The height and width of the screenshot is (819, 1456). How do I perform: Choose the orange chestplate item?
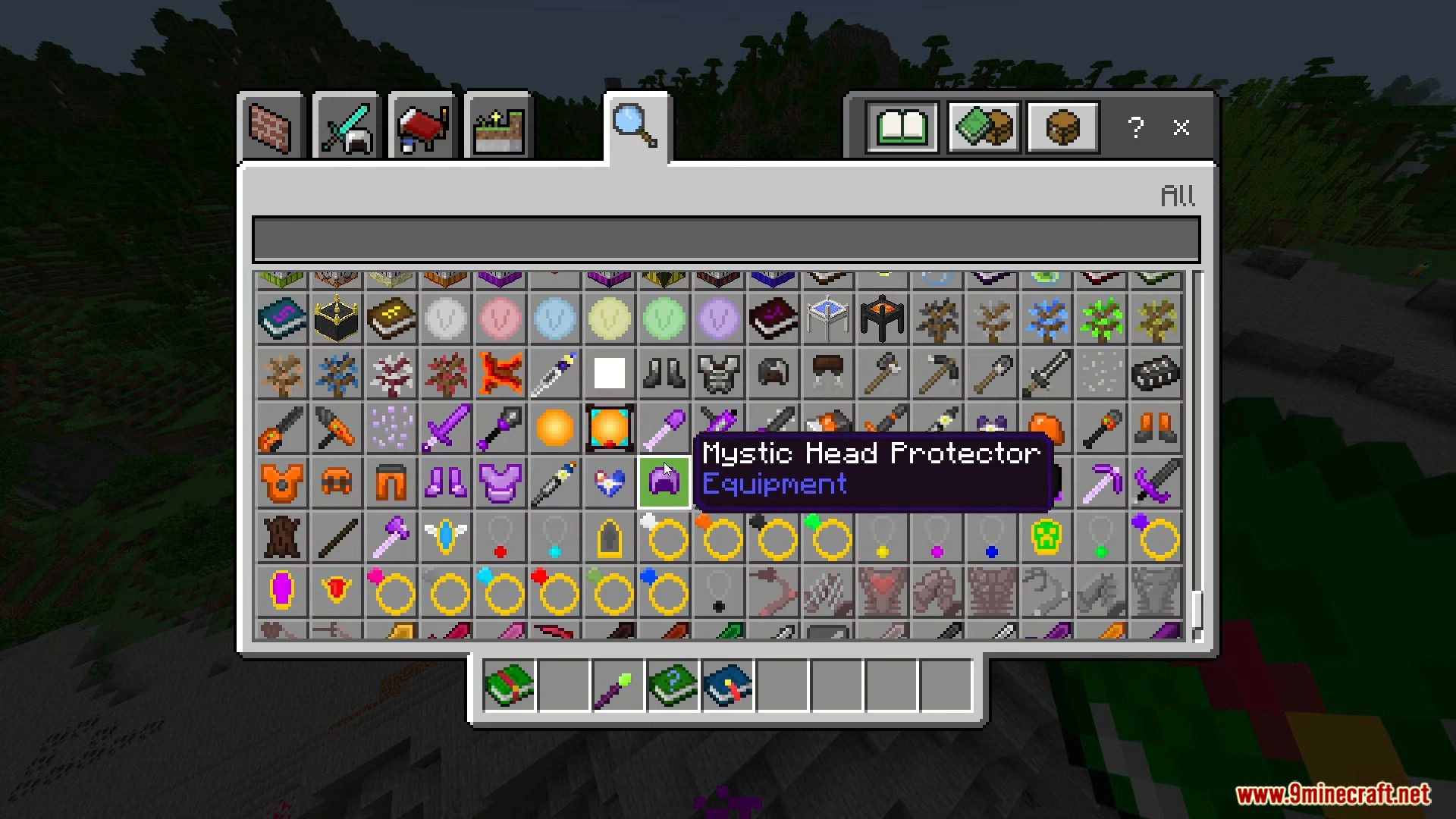coord(281,482)
